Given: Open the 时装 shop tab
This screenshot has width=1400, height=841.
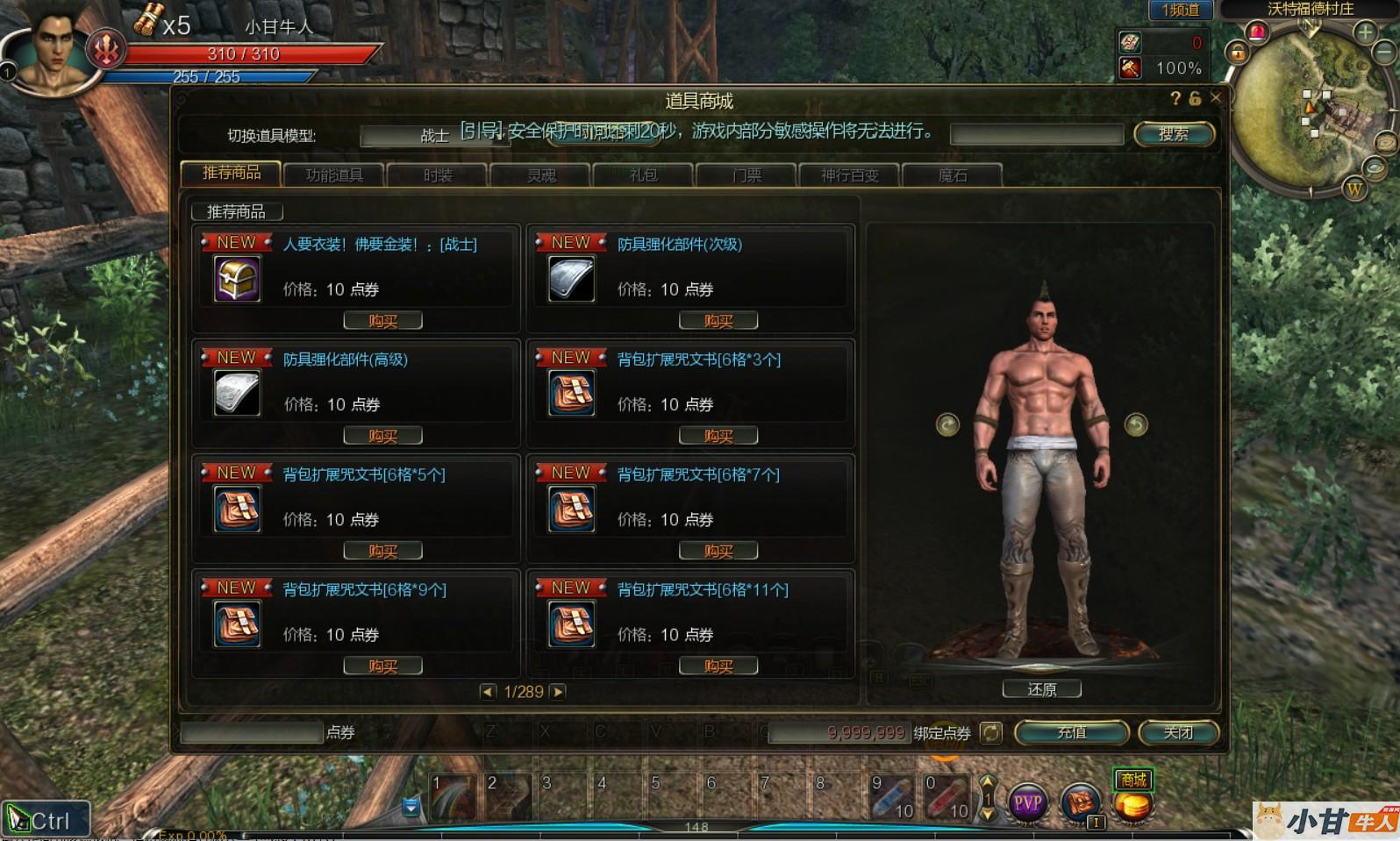Looking at the screenshot, I should (437, 175).
